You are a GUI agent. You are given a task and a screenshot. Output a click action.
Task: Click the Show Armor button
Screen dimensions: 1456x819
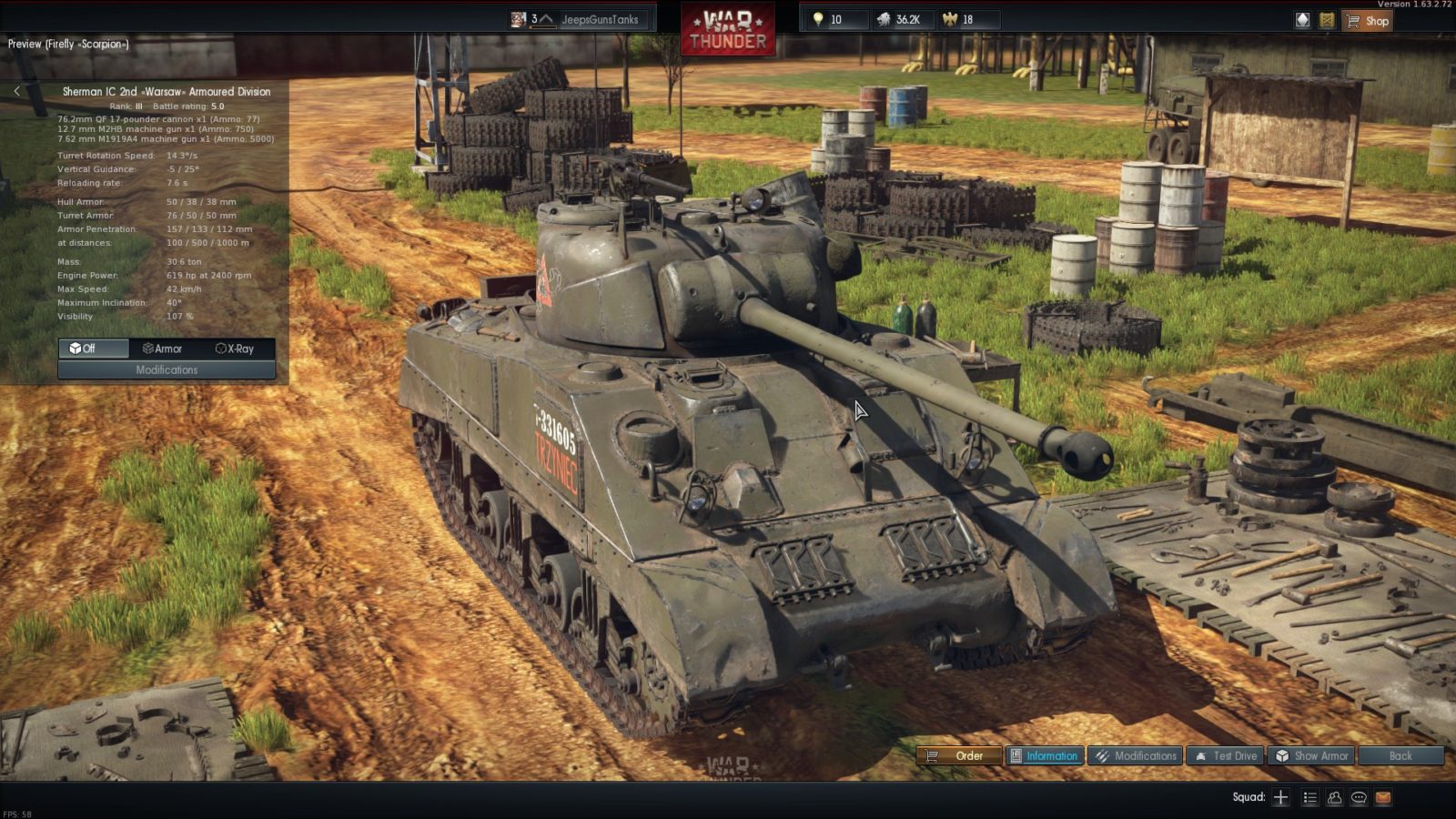1311,755
